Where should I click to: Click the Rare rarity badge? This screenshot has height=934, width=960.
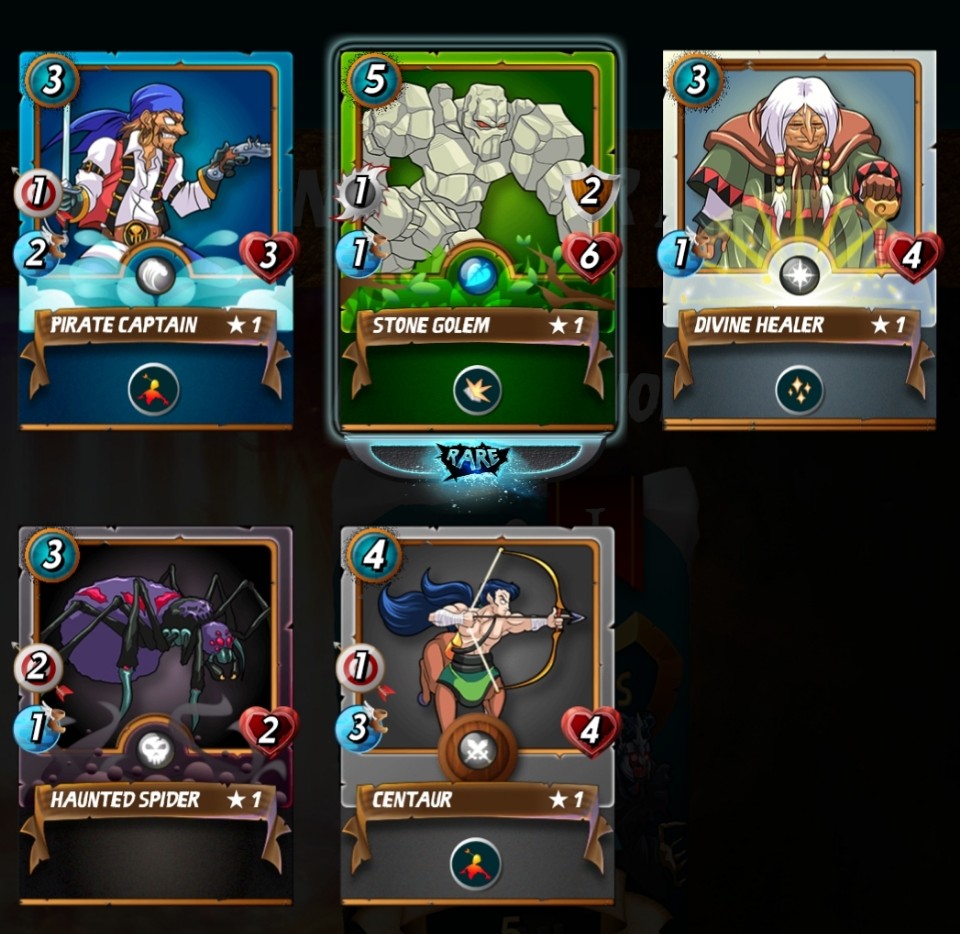[x=473, y=459]
